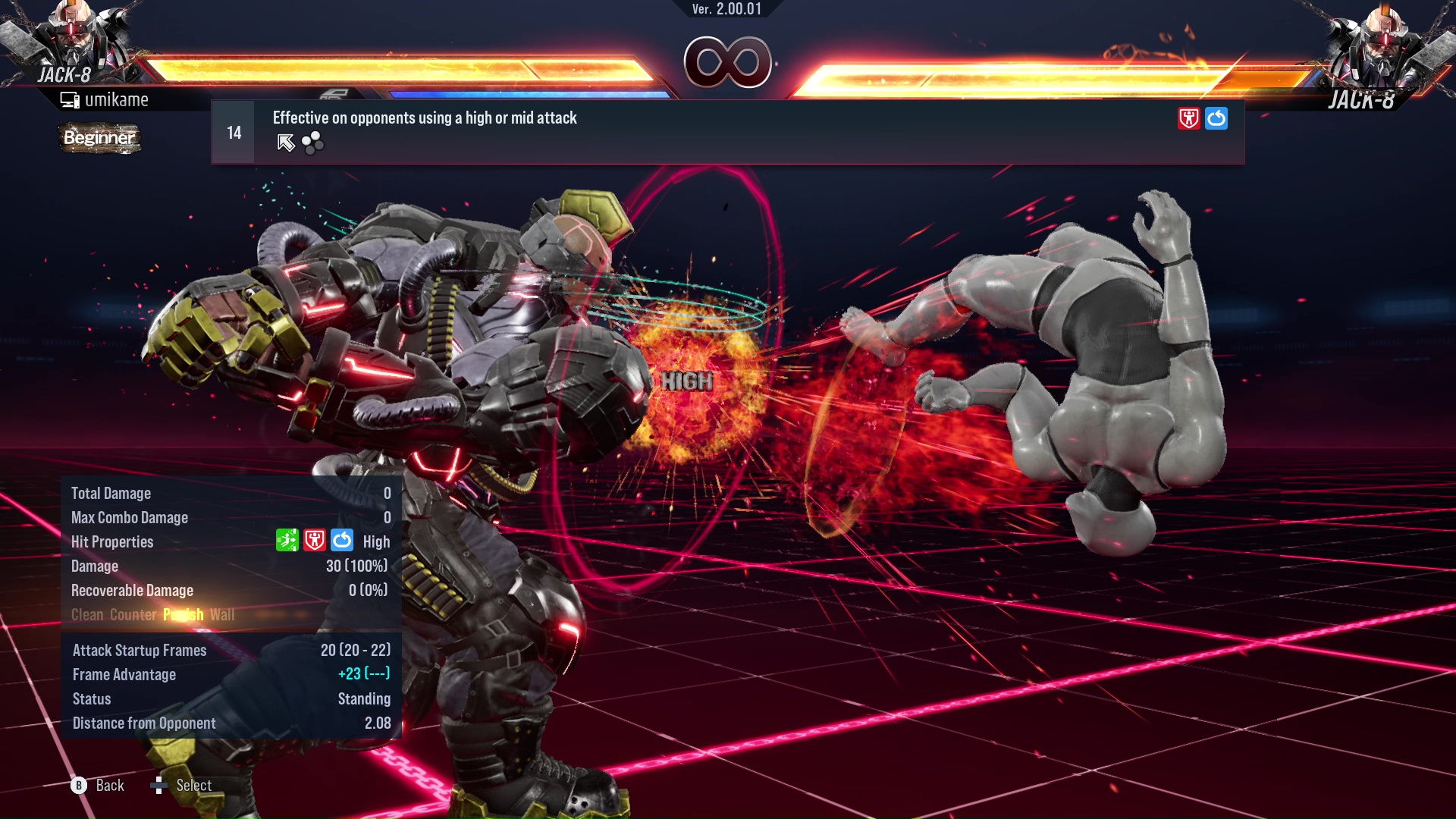Click the red shield icon in Hit Properties

point(315,541)
